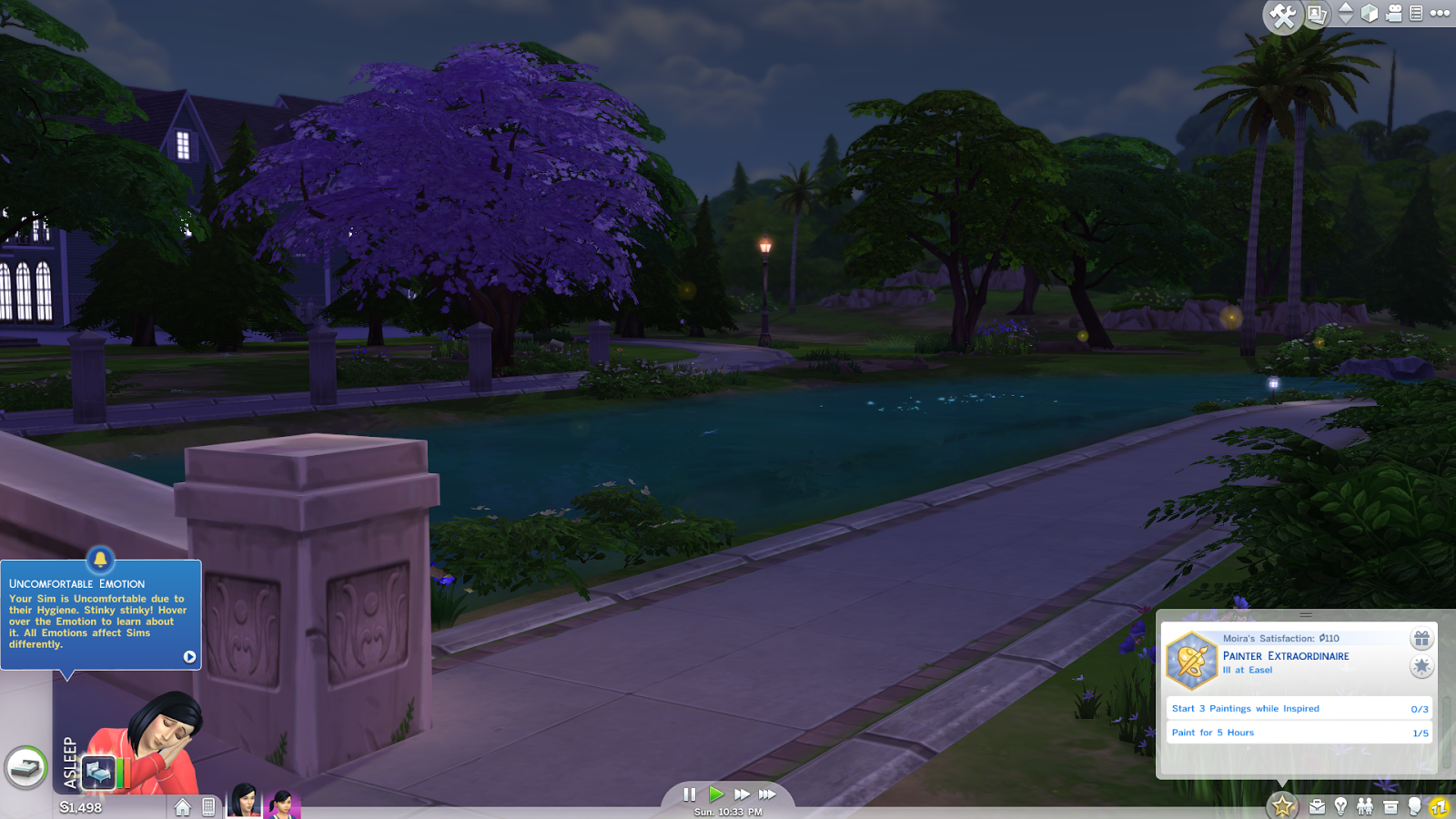Open Build Mode with the hammer icon
The height and width of the screenshot is (819, 1456).
tap(1281, 14)
